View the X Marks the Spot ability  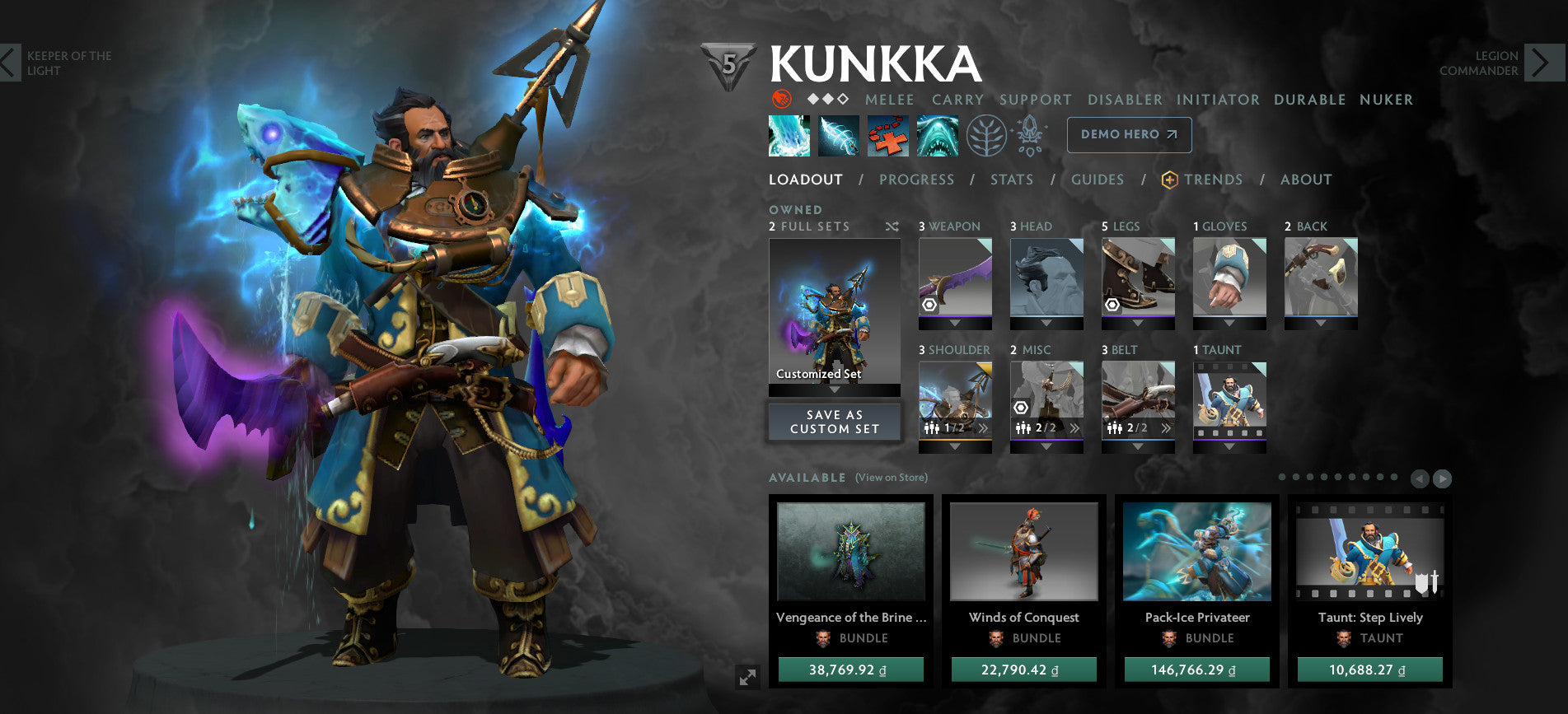click(x=890, y=135)
